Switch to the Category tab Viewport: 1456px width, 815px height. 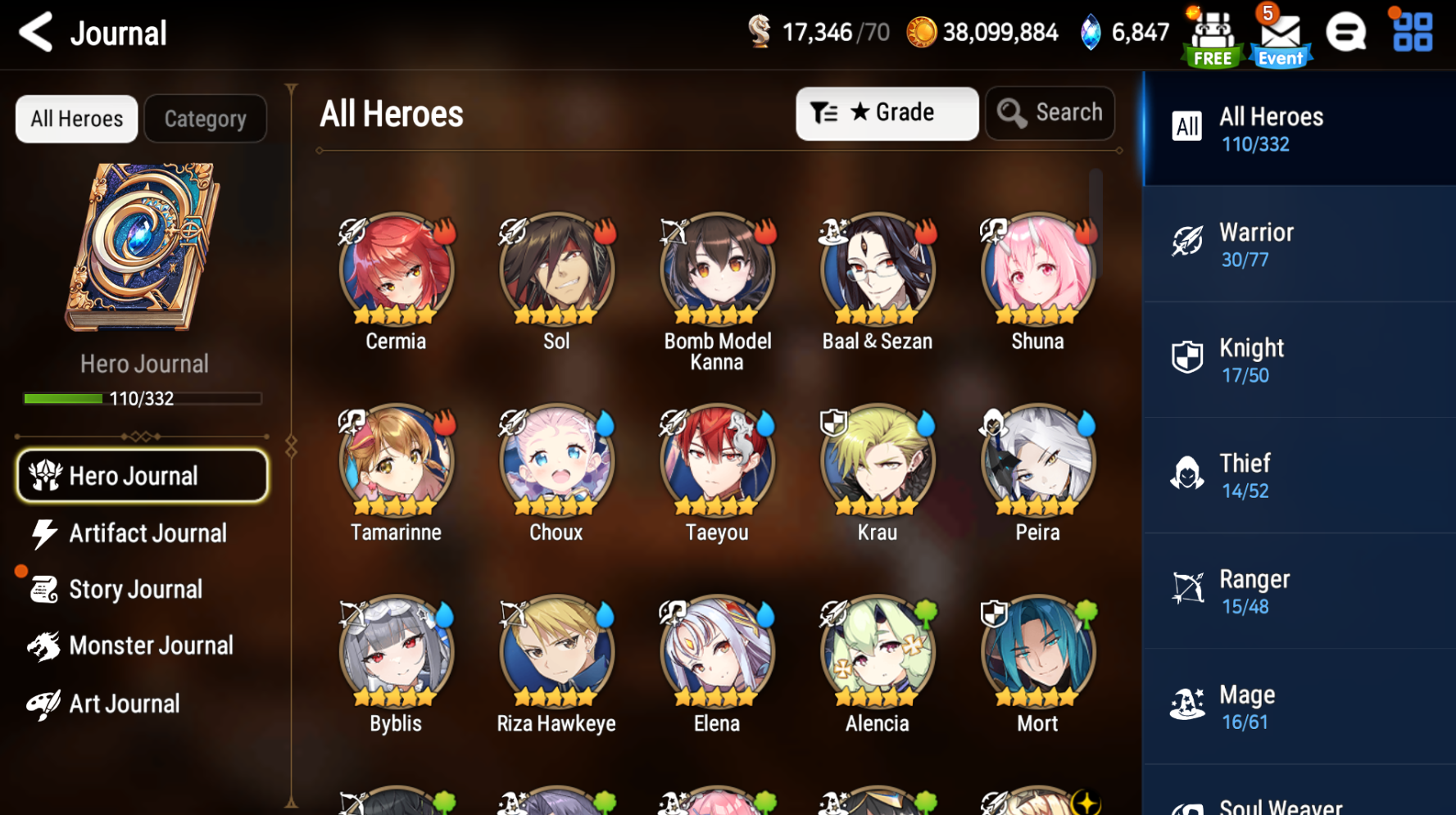click(x=205, y=118)
